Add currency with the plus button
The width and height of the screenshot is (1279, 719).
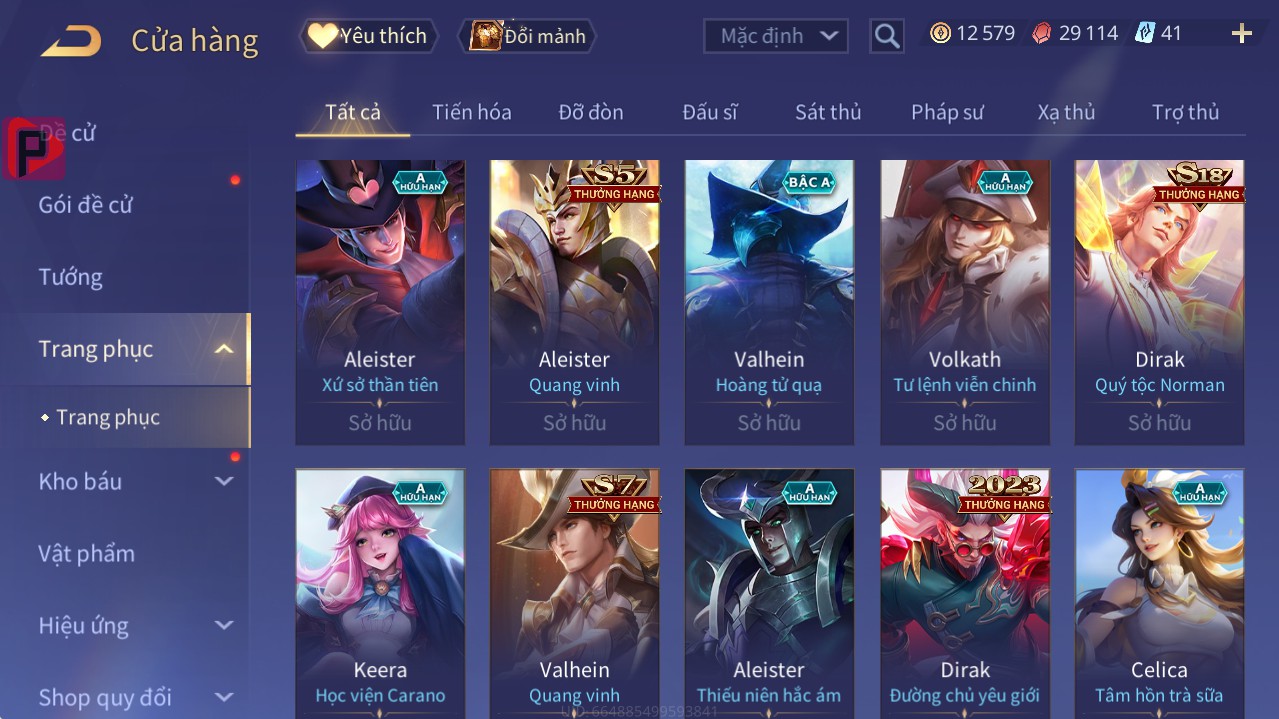(x=1242, y=34)
